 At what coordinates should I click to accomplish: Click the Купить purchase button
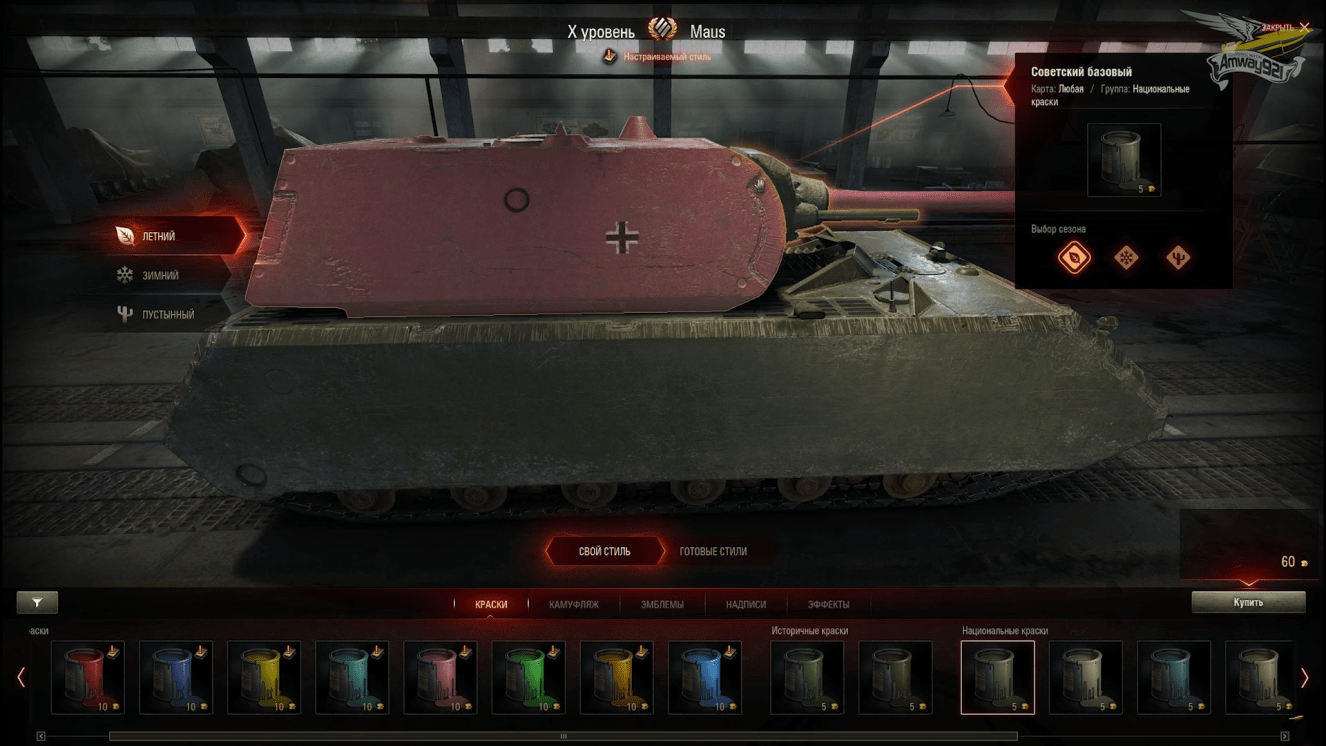coord(1248,602)
